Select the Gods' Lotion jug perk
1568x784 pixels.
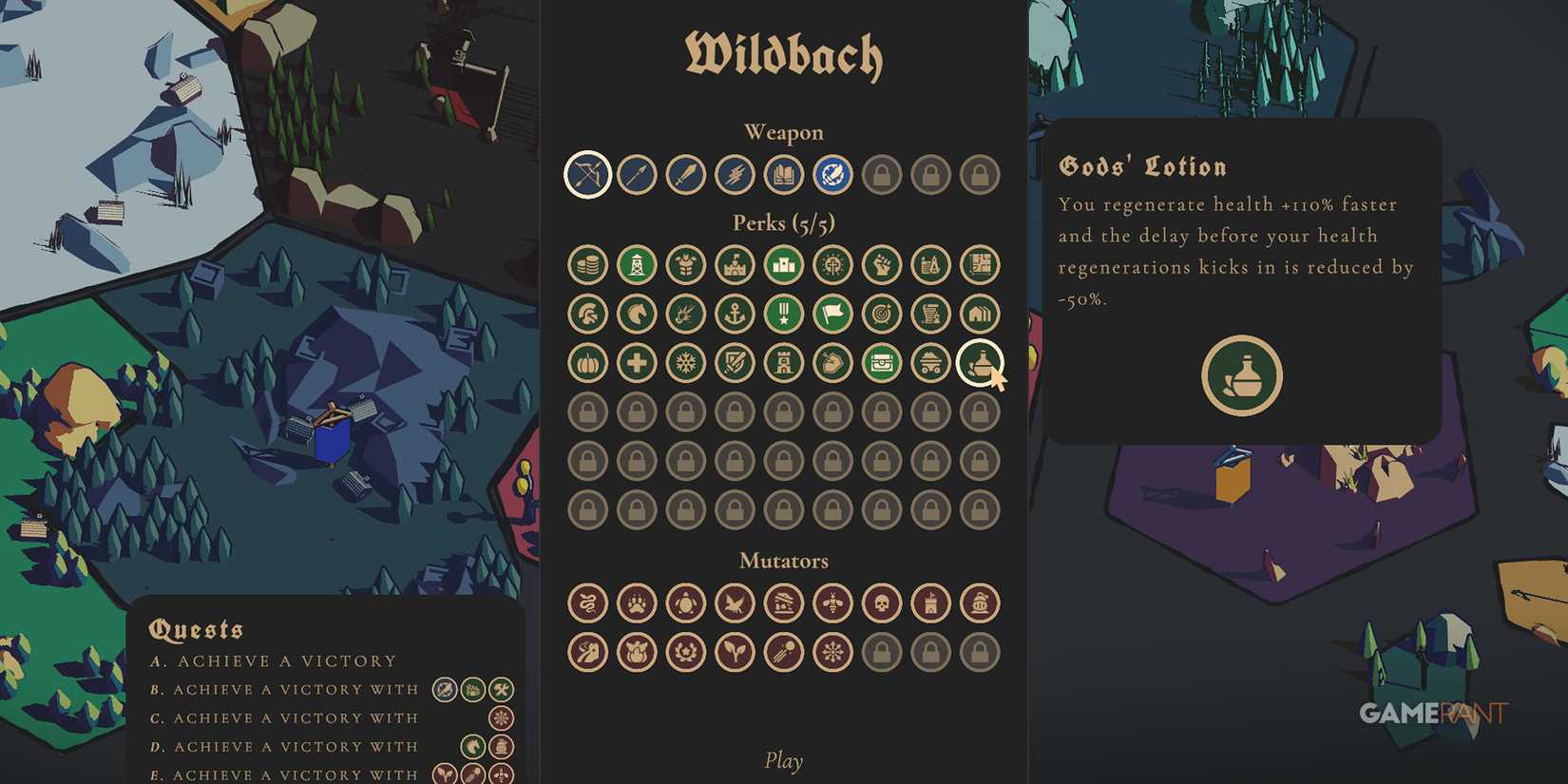point(982,362)
